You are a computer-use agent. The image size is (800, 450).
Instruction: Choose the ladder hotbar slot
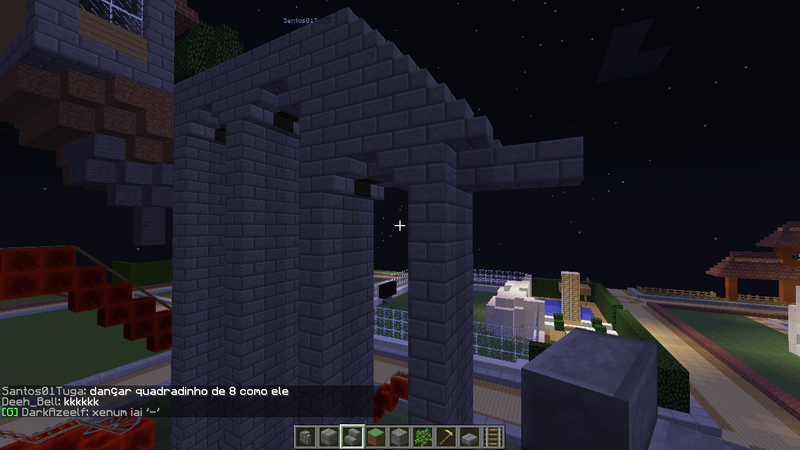pos(494,437)
